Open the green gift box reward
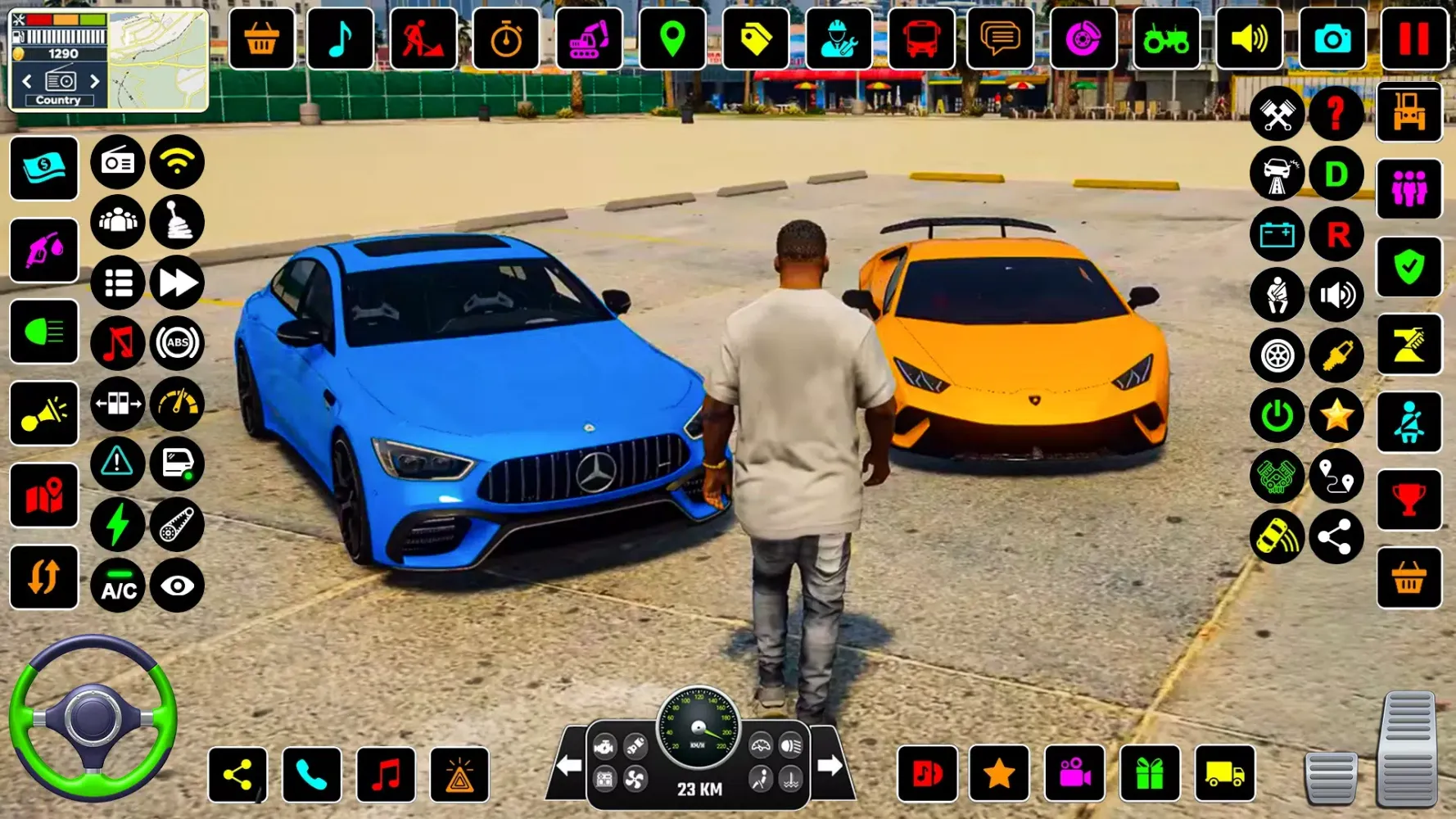The height and width of the screenshot is (819, 1456). [x=1150, y=774]
